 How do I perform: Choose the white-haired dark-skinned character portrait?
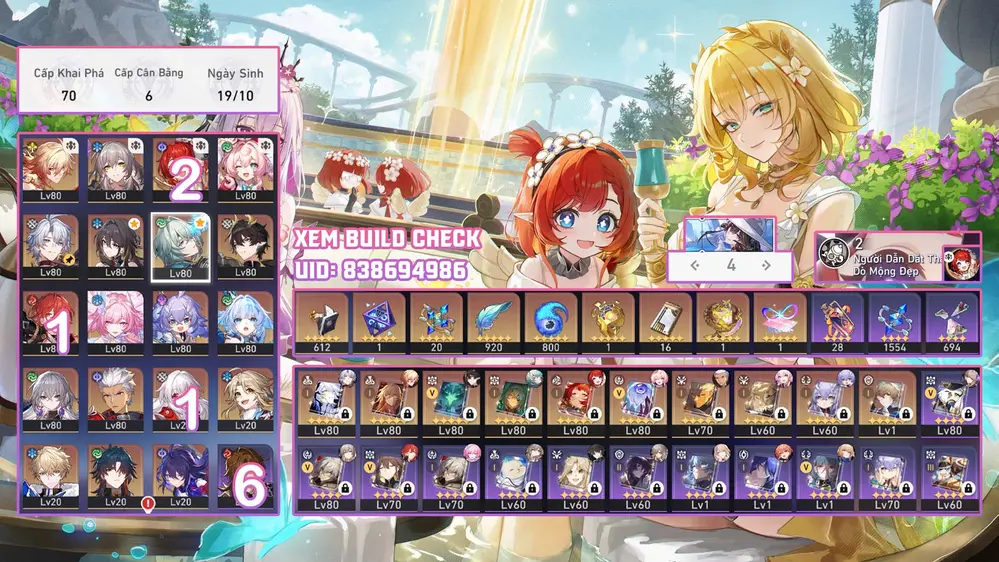tap(115, 399)
